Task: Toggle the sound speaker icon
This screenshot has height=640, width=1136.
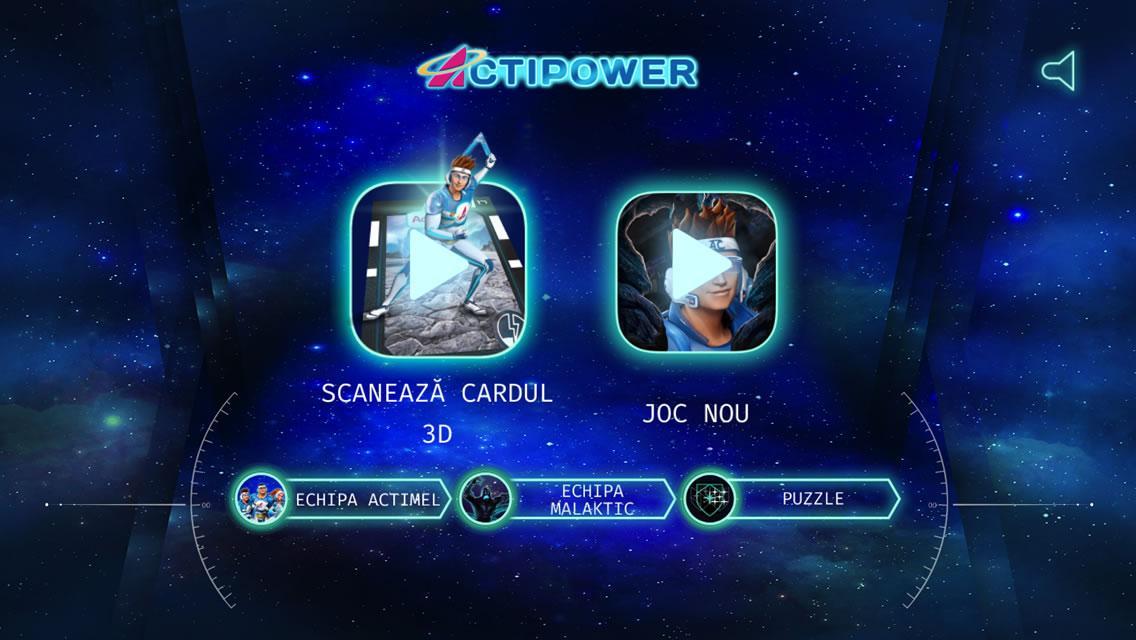Action: click(x=1058, y=71)
